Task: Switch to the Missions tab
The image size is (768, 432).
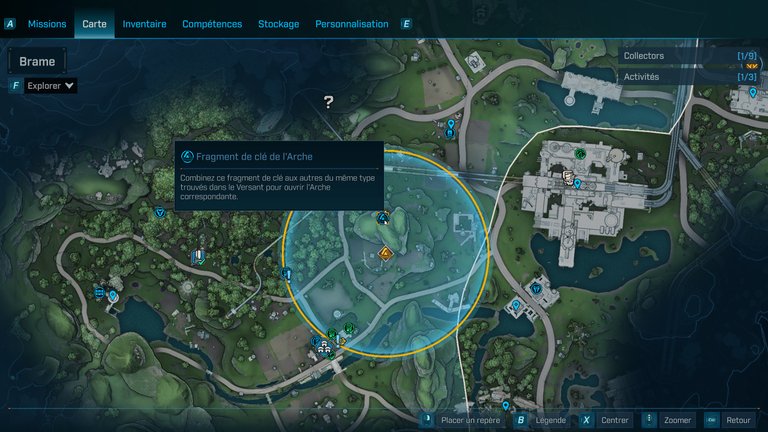Action: click(47, 24)
